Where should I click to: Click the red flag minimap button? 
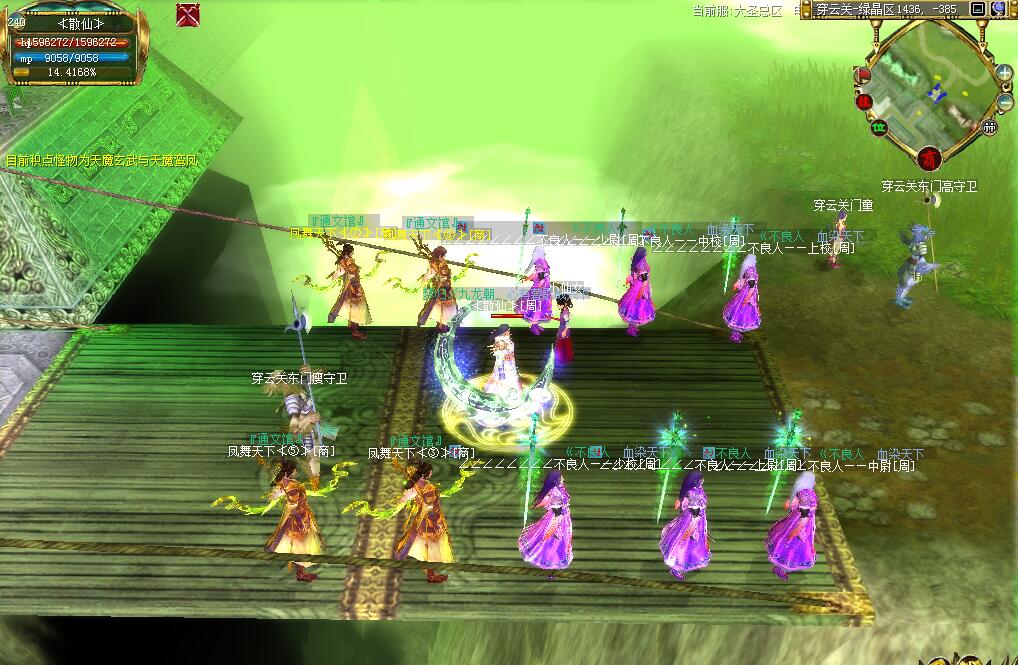click(x=861, y=75)
